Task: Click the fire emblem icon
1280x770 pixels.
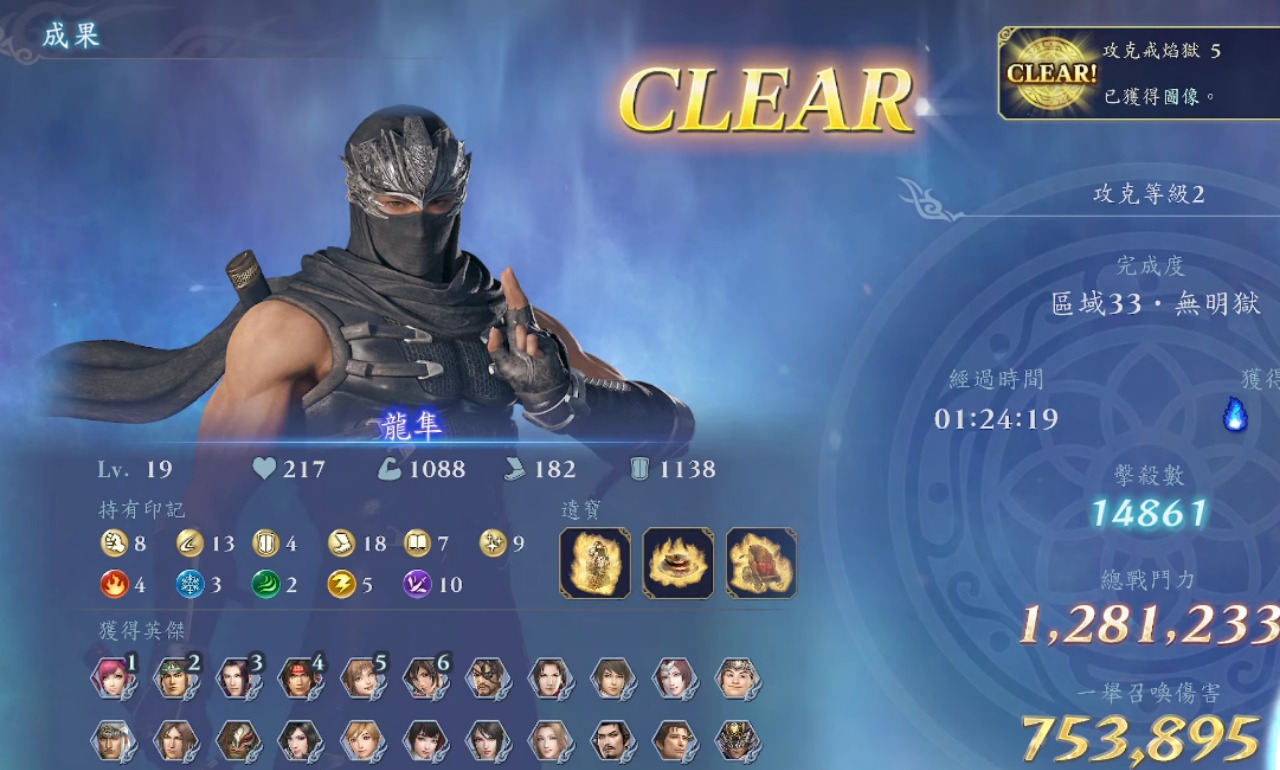Action: pos(115,584)
